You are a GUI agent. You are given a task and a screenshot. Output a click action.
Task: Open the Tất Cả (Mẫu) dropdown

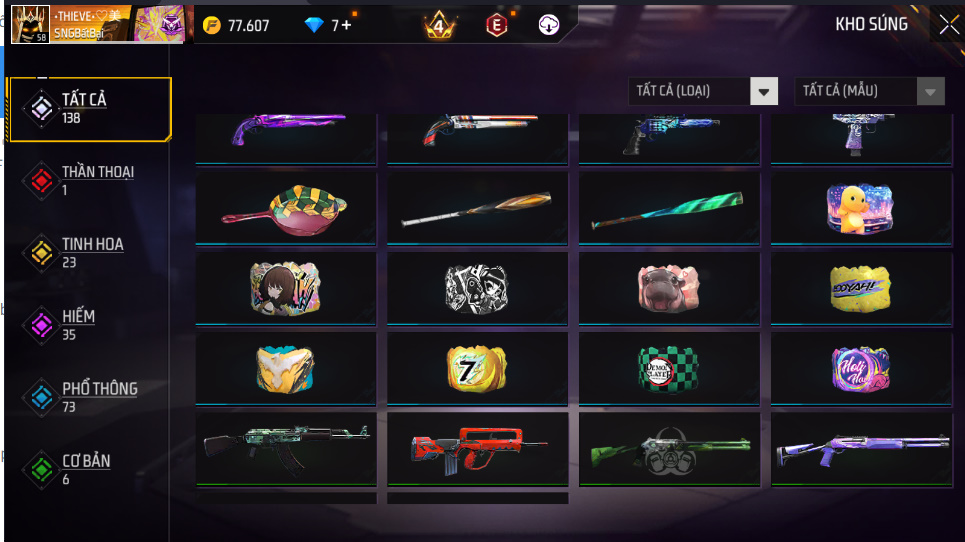tap(869, 91)
